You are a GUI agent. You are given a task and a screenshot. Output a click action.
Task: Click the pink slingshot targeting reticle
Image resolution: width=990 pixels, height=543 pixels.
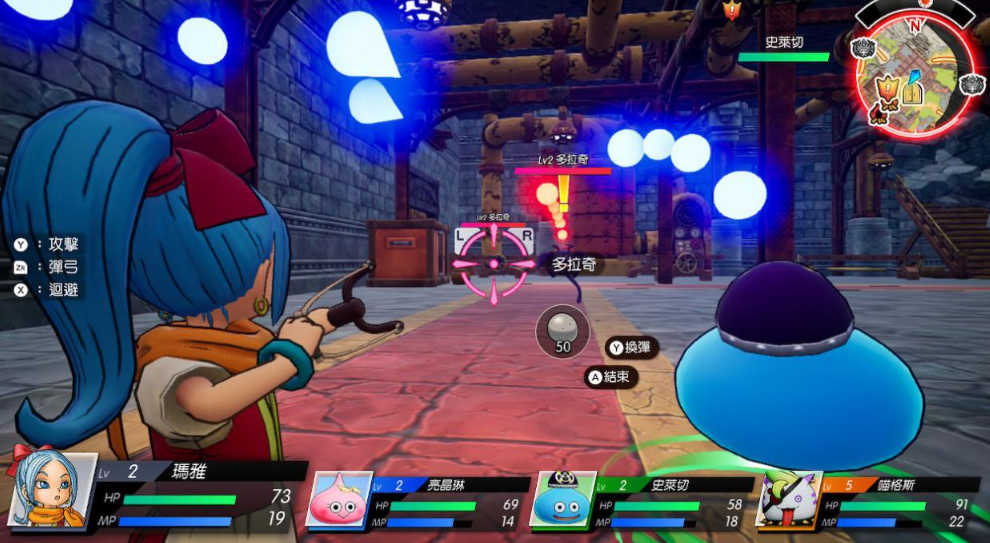493,263
